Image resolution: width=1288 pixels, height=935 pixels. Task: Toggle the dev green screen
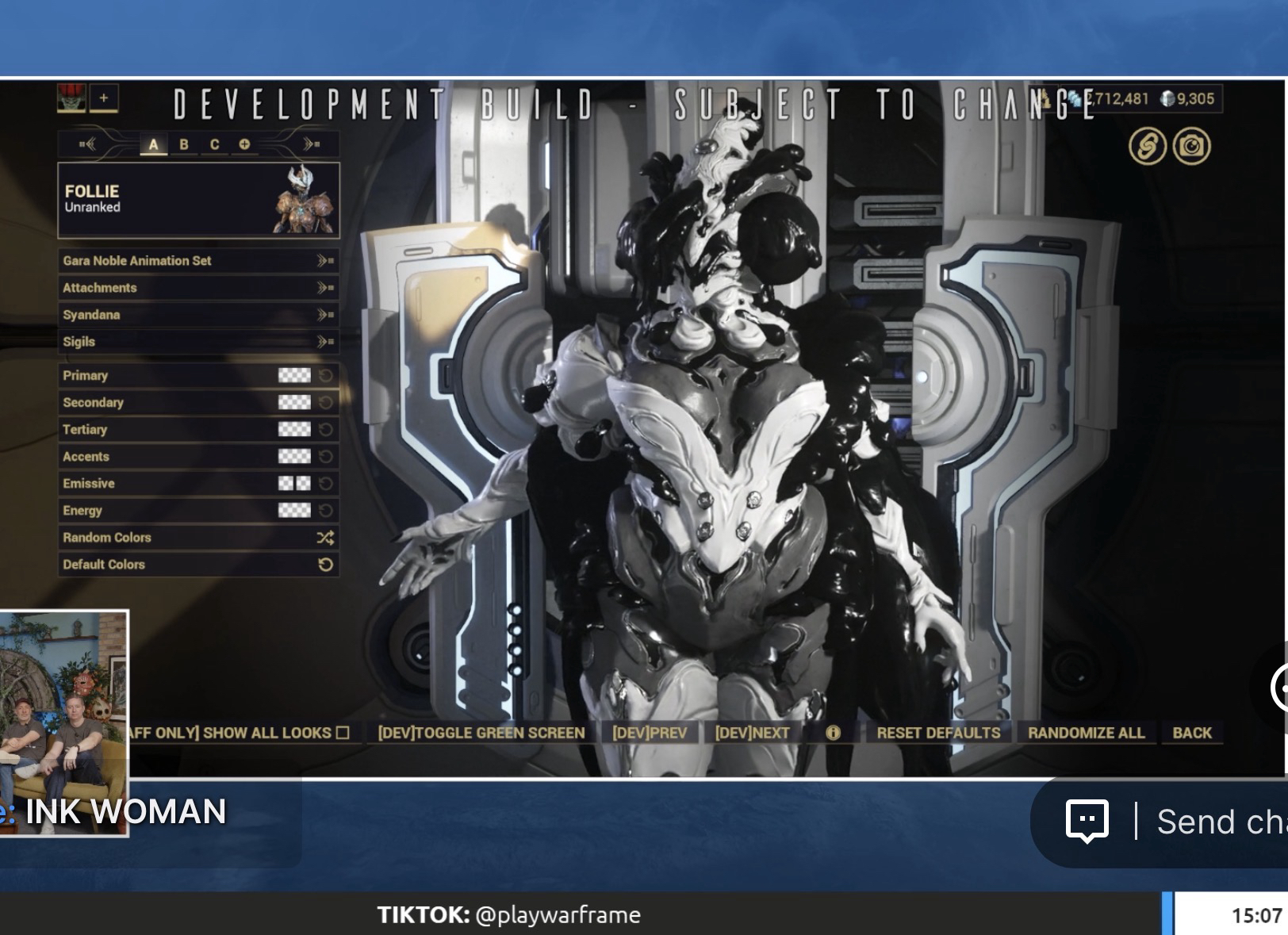[x=481, y=733]
